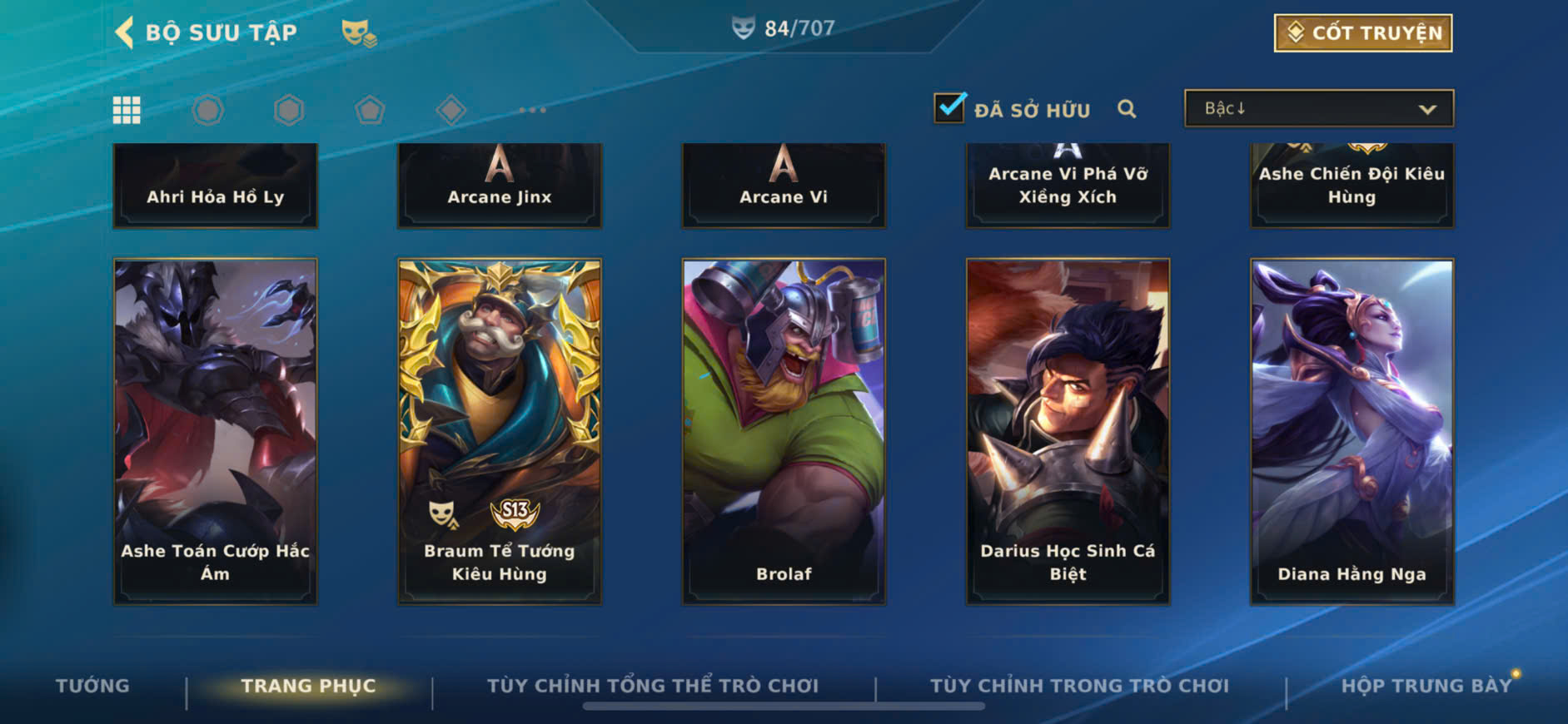Click the search magnifier icon
1568x724 pixels.
tap(1127, 109)
